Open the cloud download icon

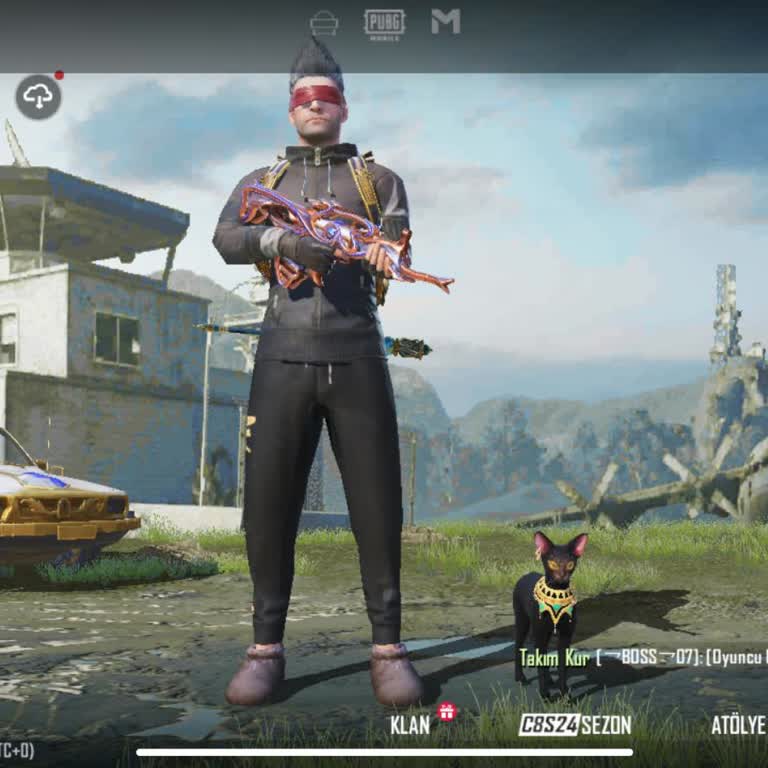pyautogui.click(x=38, y=97)
